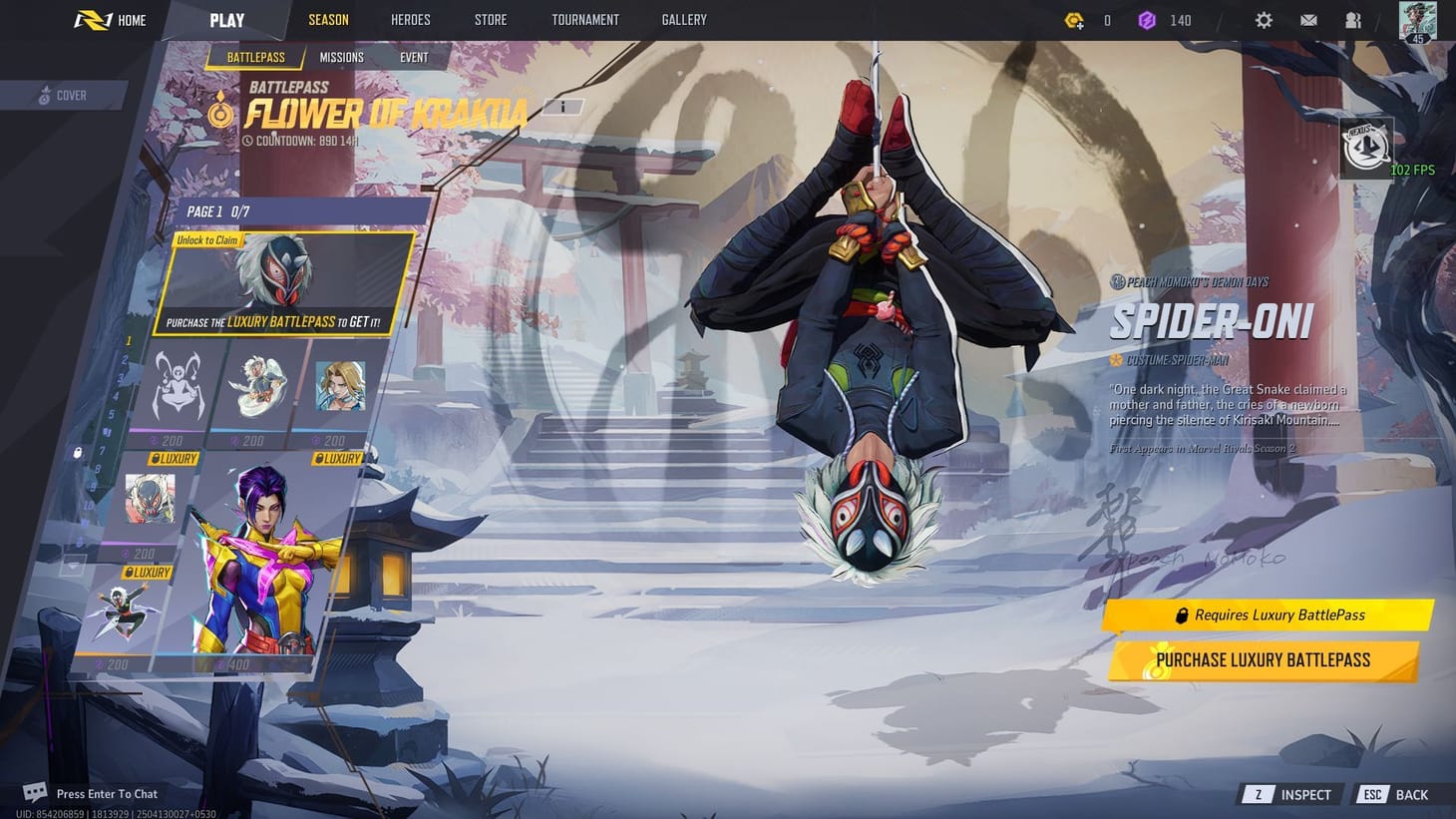Image resolution: width=1456 pixels, height=819 pixels.
Task: Open the GALLERY menu
Action: point(683,19)
